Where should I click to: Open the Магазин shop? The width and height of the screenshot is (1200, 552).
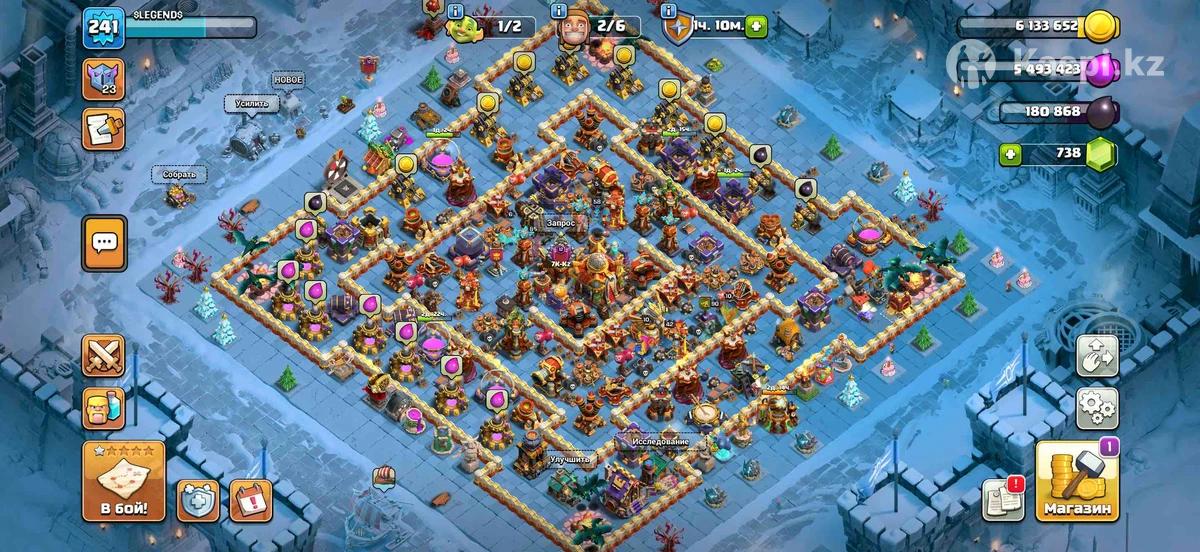click(1076, 482)
